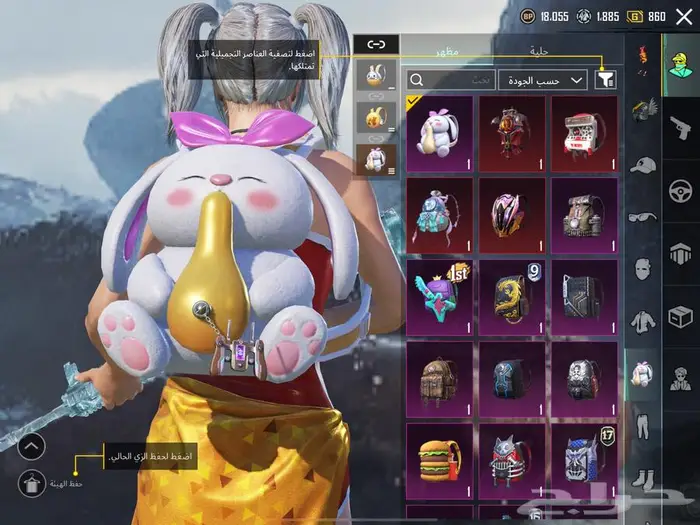Tap the save outfit hanger button

31,482
